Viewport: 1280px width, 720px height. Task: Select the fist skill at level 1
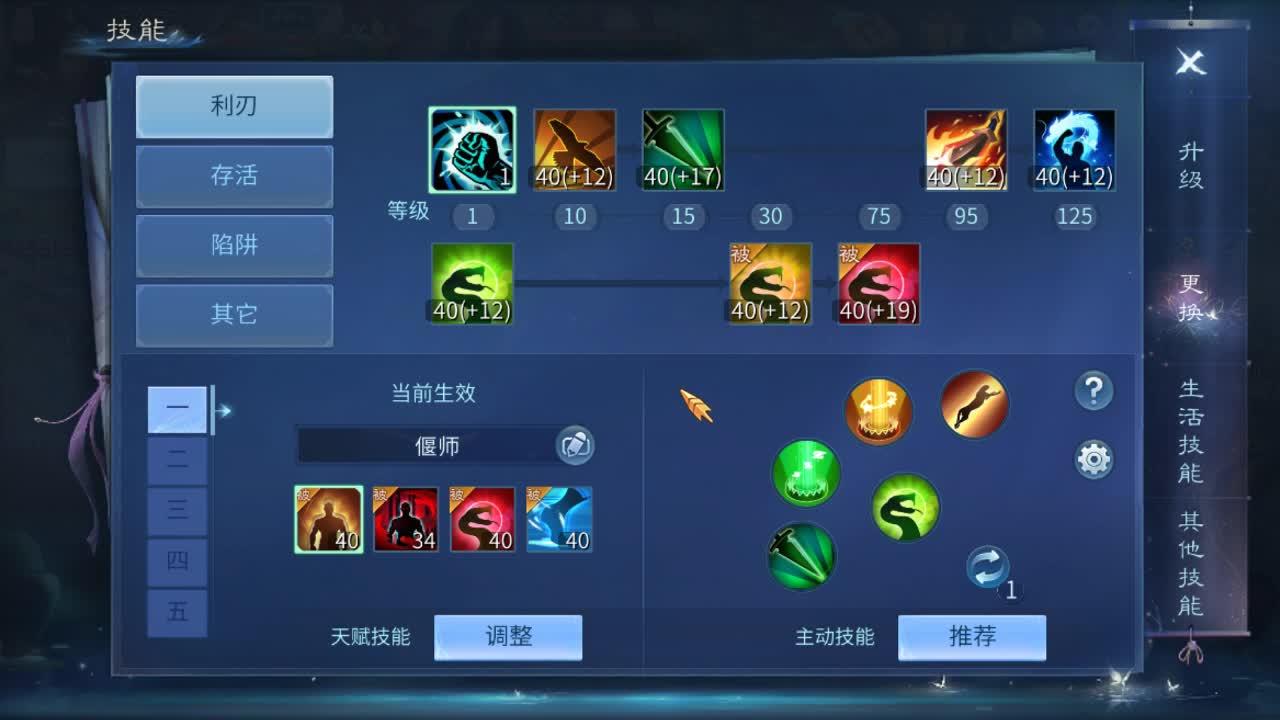pyautogui.click(x=471, y=148)
